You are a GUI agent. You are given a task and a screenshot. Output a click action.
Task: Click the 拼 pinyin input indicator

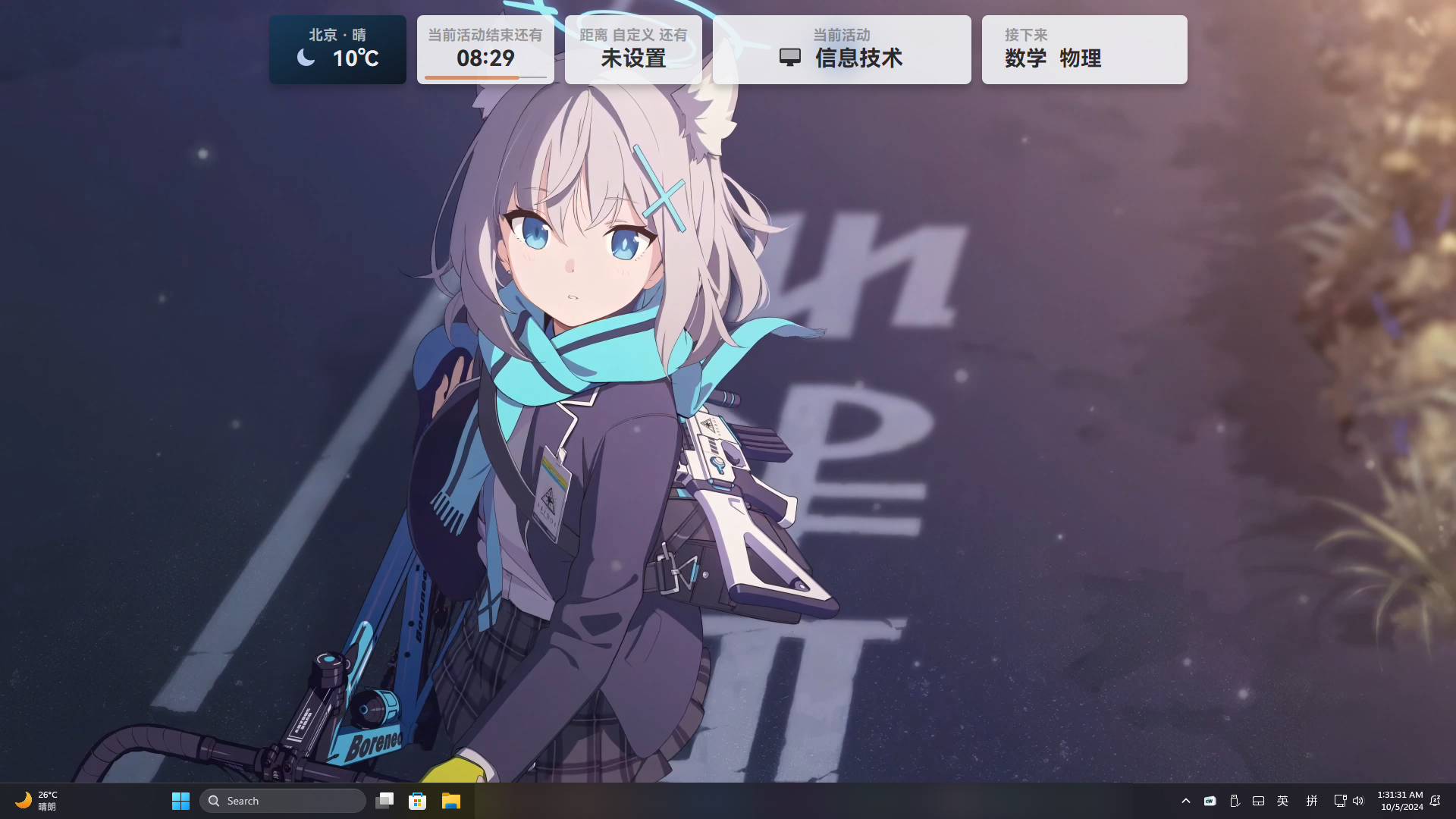coord(1311,800)
